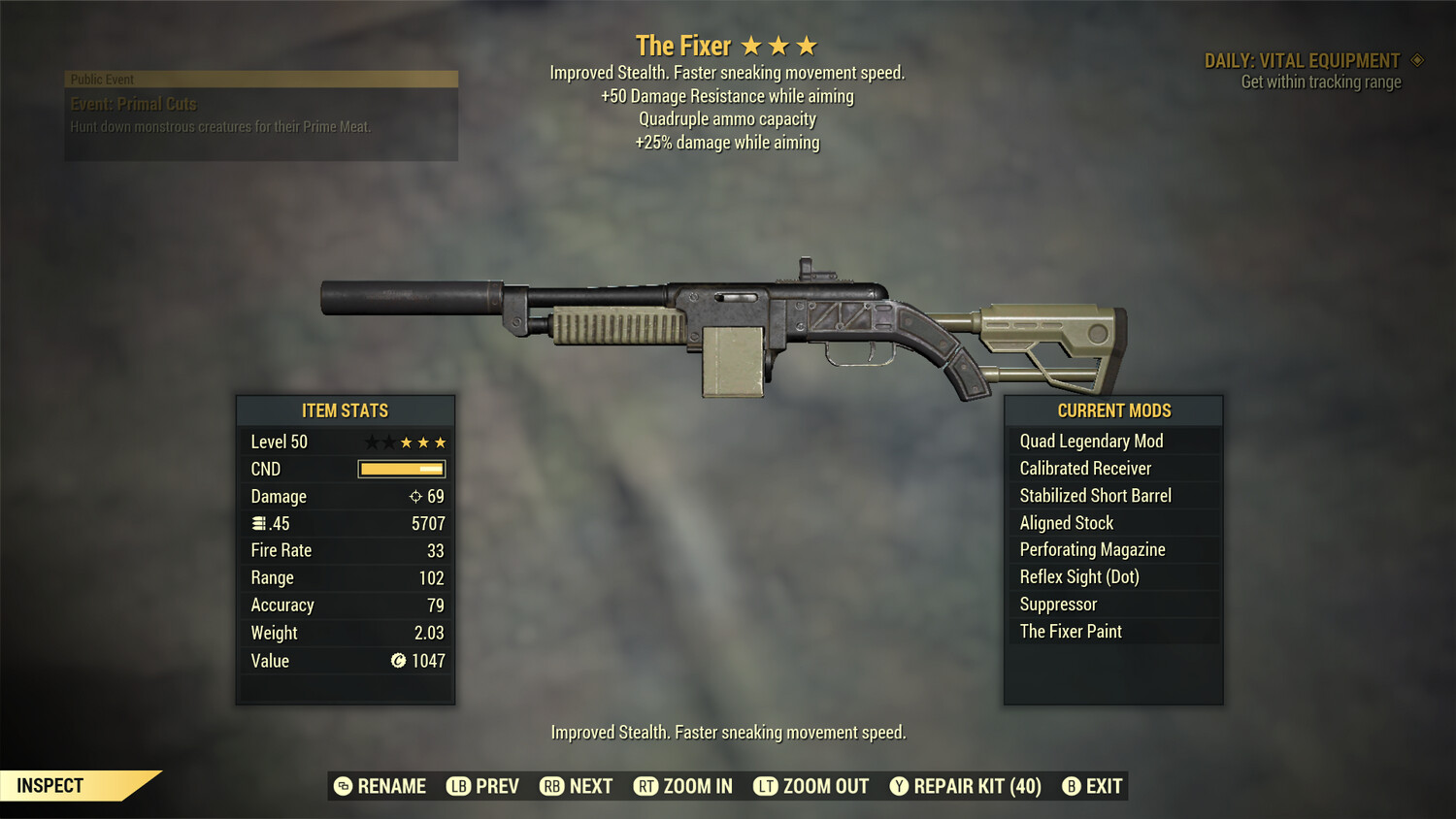This screenshot has height=819, width=1456.
Task: Click the Item Stats panel header
Action: click(x=346, y=410)
